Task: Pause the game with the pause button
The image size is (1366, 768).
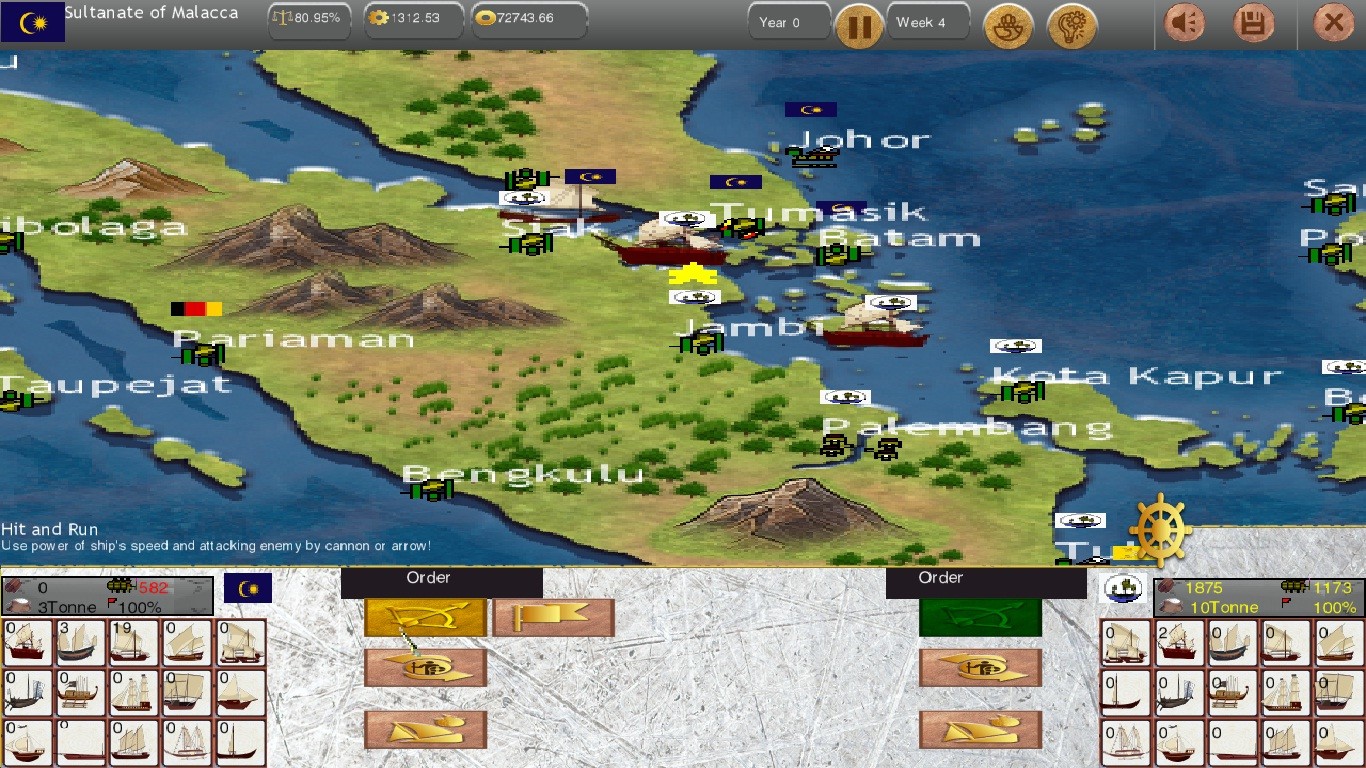Action: (859, 26)
